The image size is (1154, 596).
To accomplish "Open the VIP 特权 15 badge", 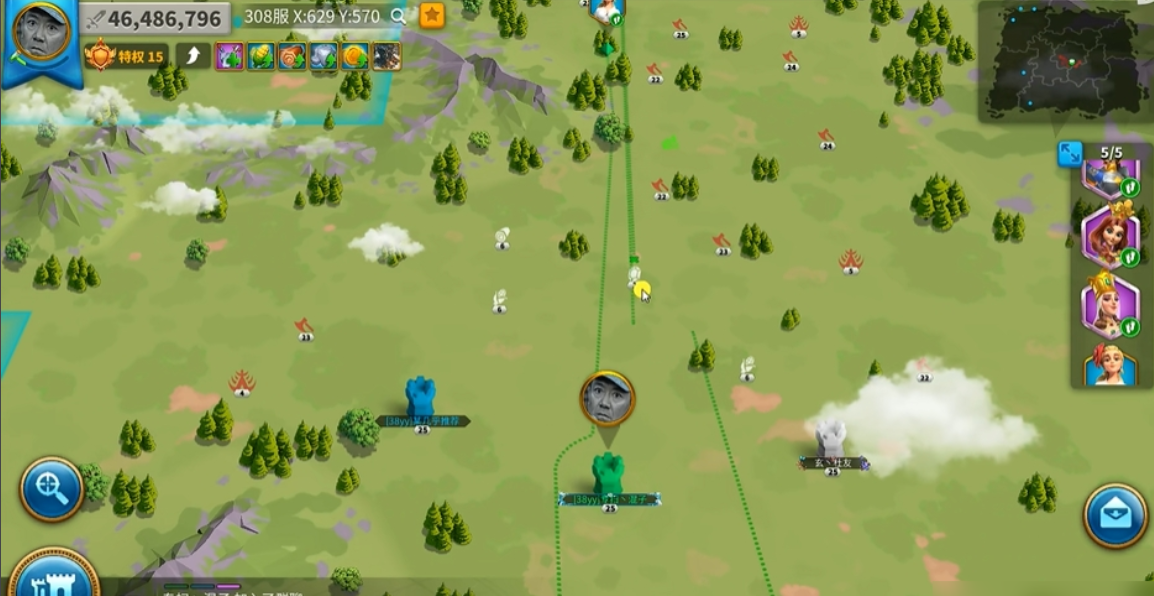I will point(126,56).
